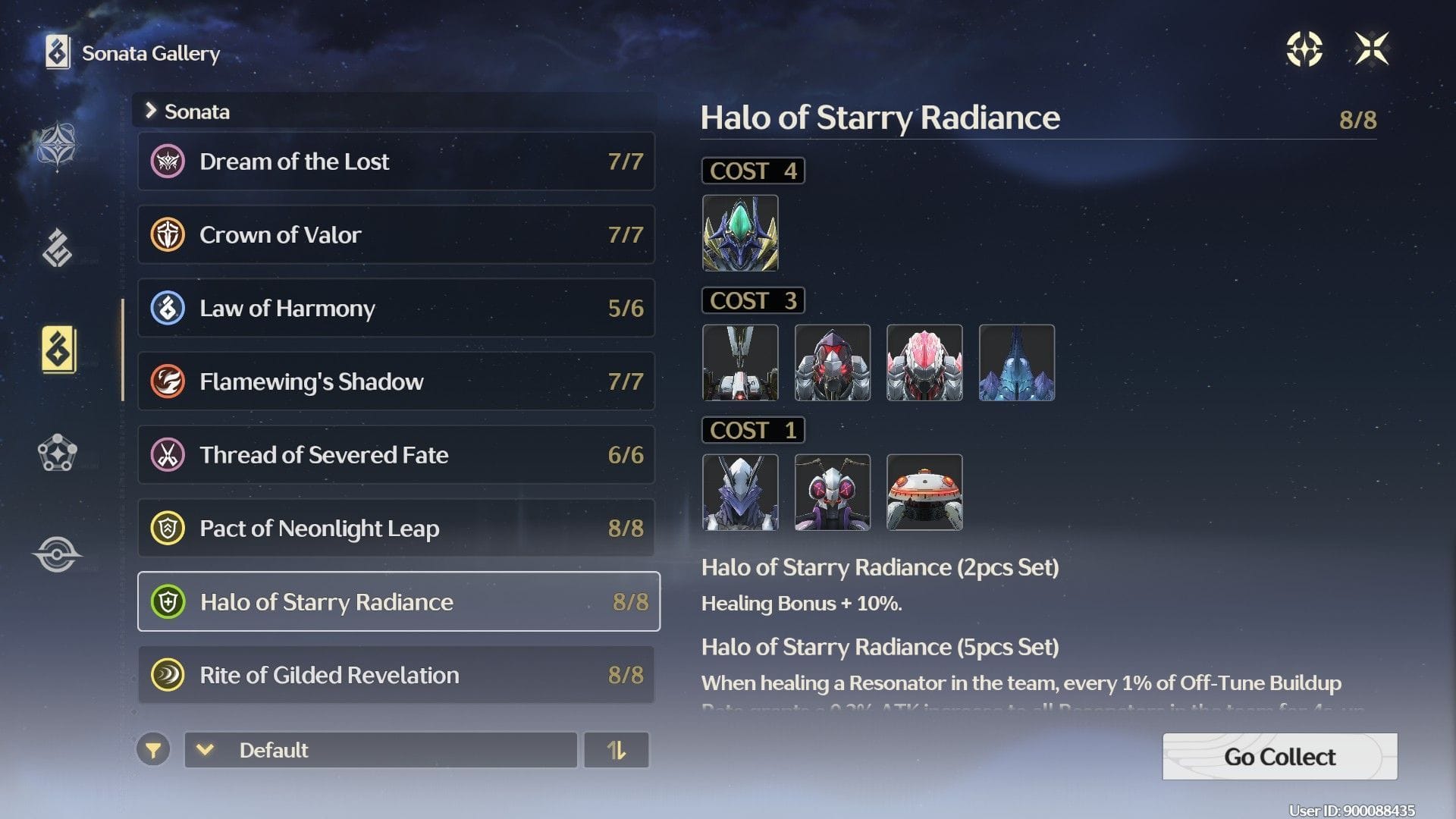Toggle the sort order arrows button
Screen dimensions: 1456x819
click(617, 750)
